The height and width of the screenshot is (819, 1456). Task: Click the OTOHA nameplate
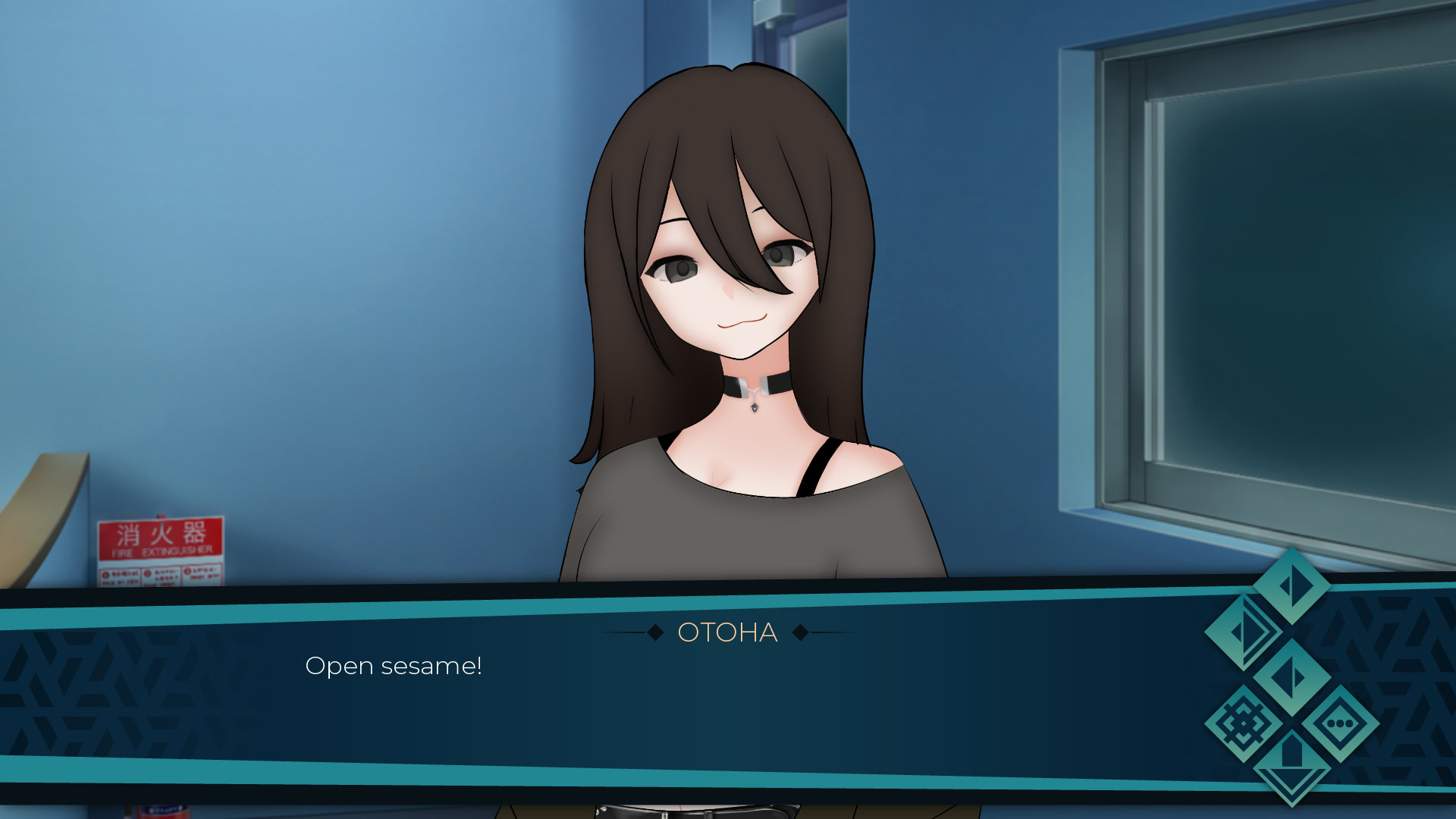(726, 632)
